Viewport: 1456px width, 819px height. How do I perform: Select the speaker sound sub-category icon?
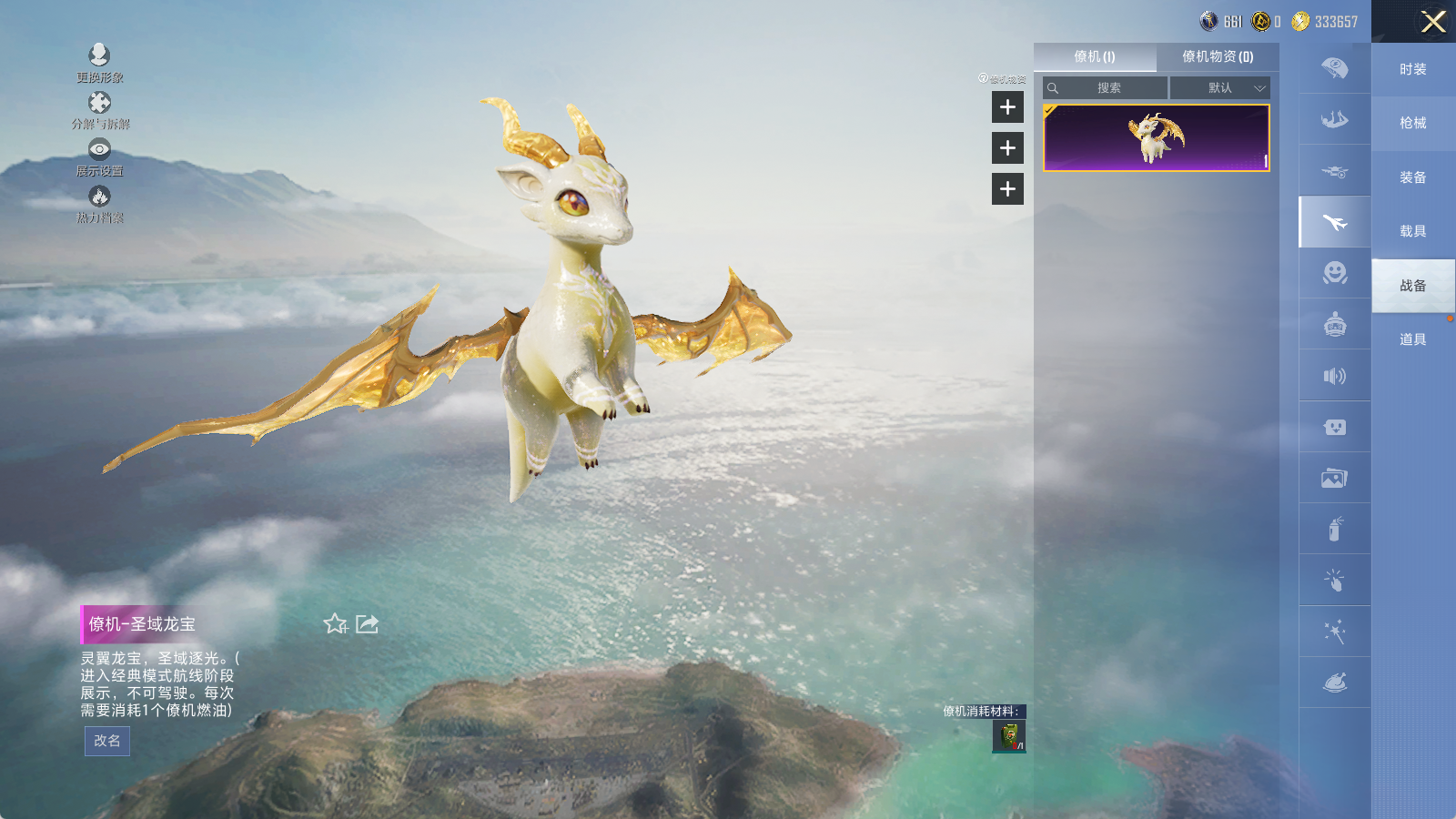(x=1335, y=376)
